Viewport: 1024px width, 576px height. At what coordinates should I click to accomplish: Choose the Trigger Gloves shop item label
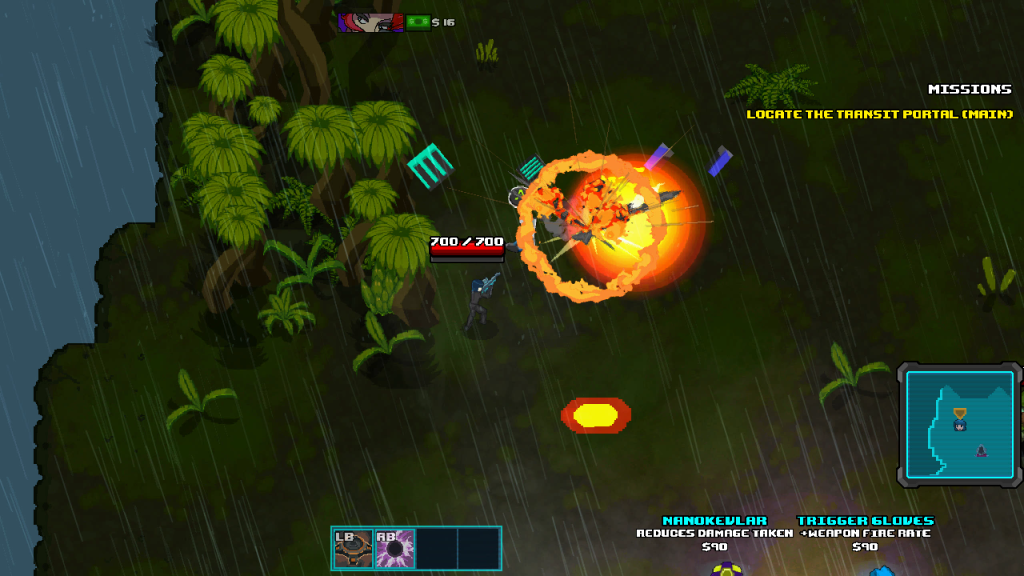tap(865, 521)
